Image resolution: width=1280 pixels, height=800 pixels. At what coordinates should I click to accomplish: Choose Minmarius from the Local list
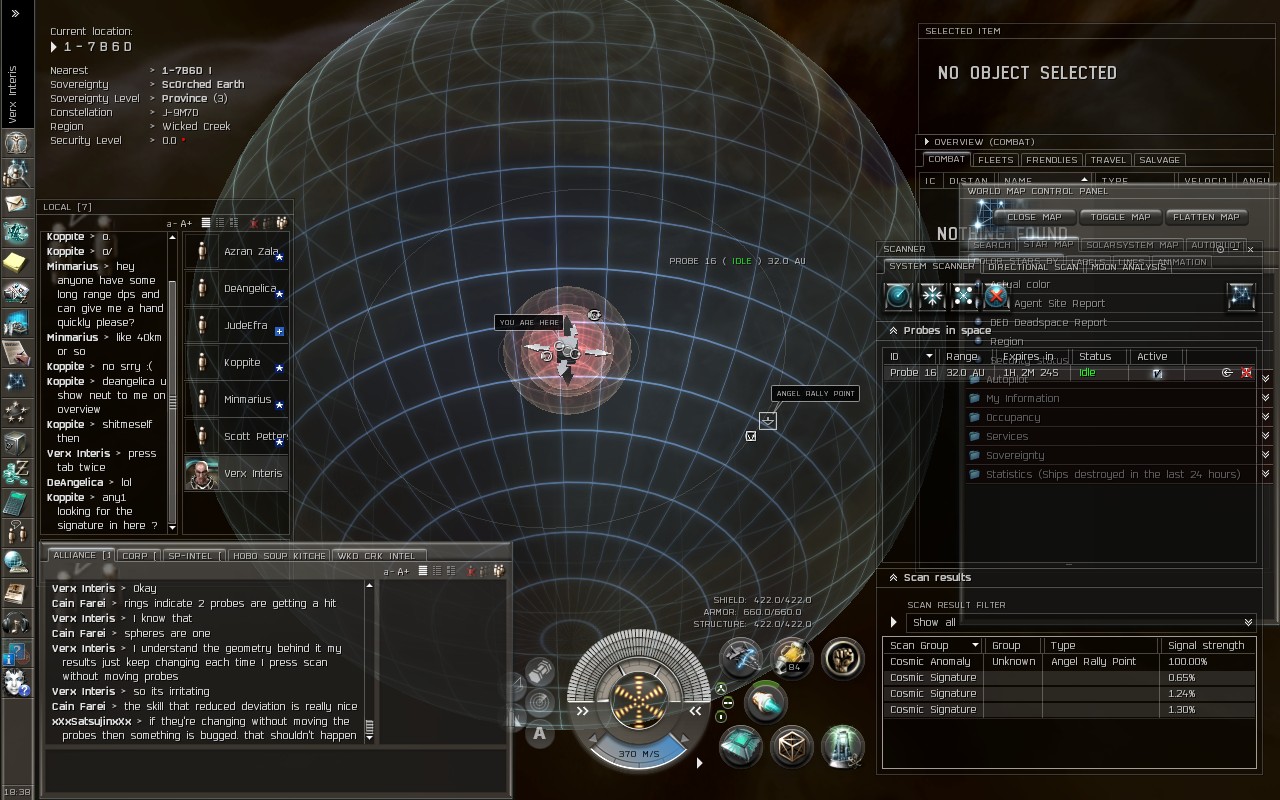(x=246, y=400)
